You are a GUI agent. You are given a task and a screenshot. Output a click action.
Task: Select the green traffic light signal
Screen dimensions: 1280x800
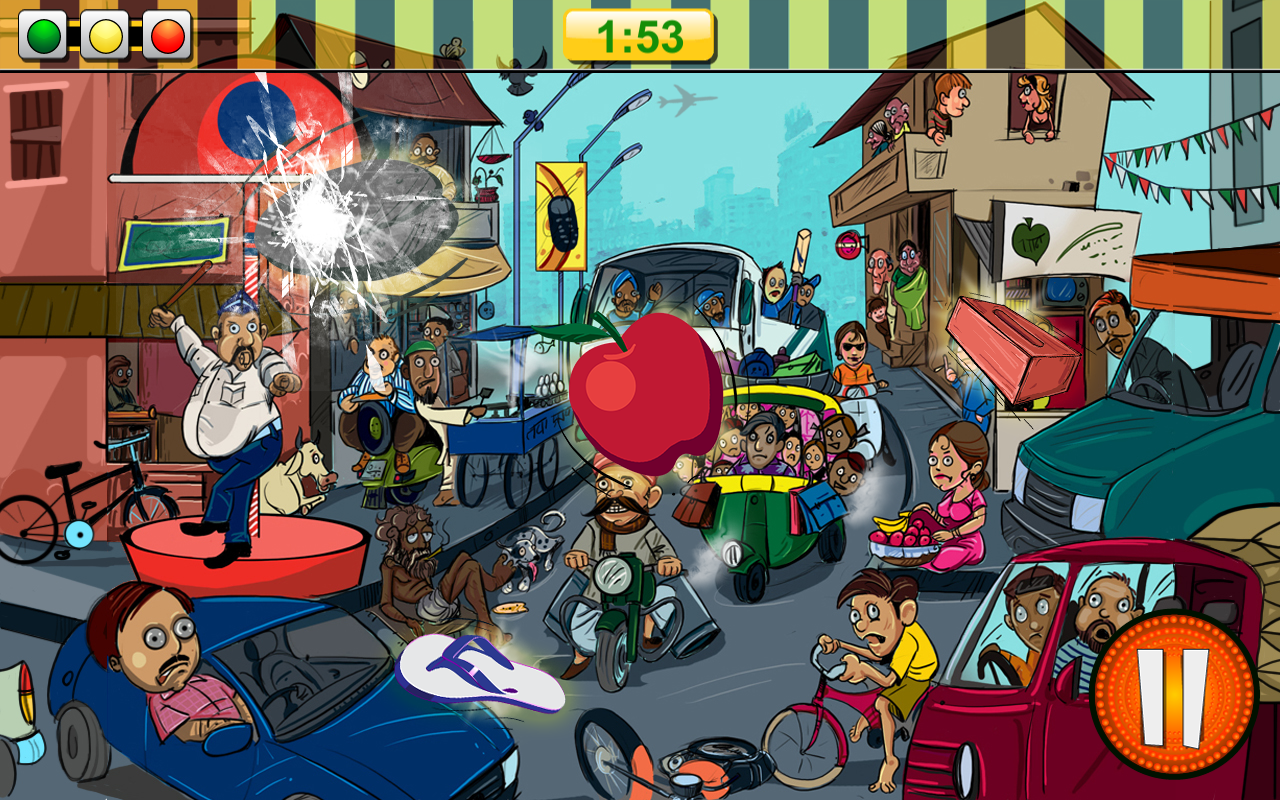(46, 33)
